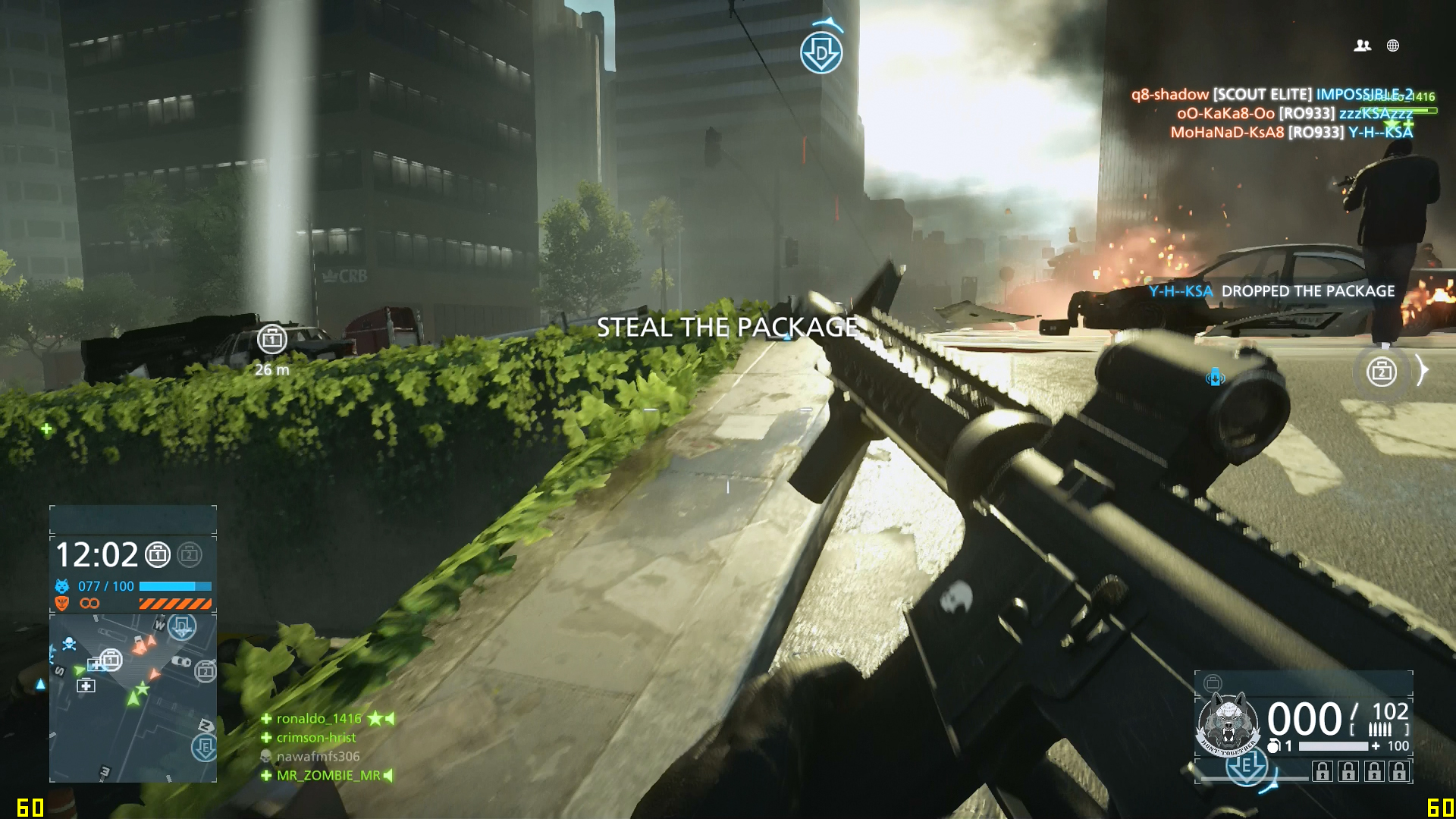The image size is (1456, 819).
Task: Click the blue wolf team emblem
Action: pyautogui.click(x=61, y=585)
